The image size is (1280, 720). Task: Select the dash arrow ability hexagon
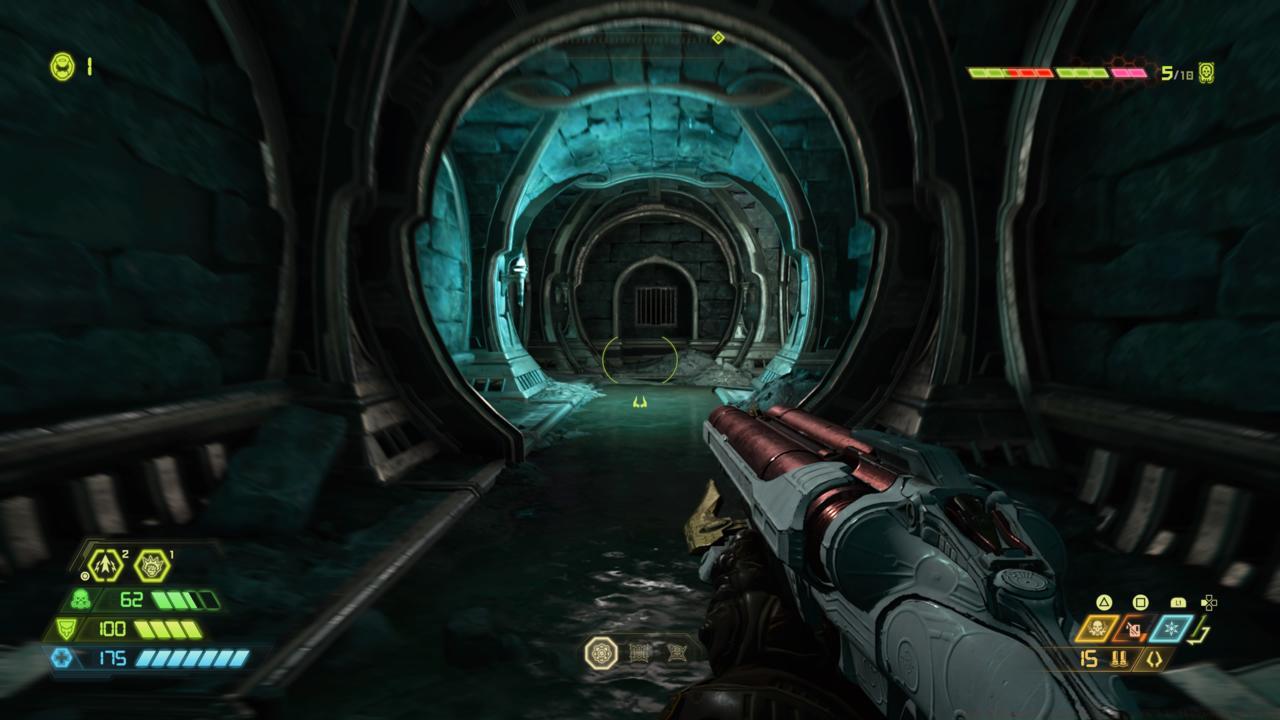click(x=105, y=565)
